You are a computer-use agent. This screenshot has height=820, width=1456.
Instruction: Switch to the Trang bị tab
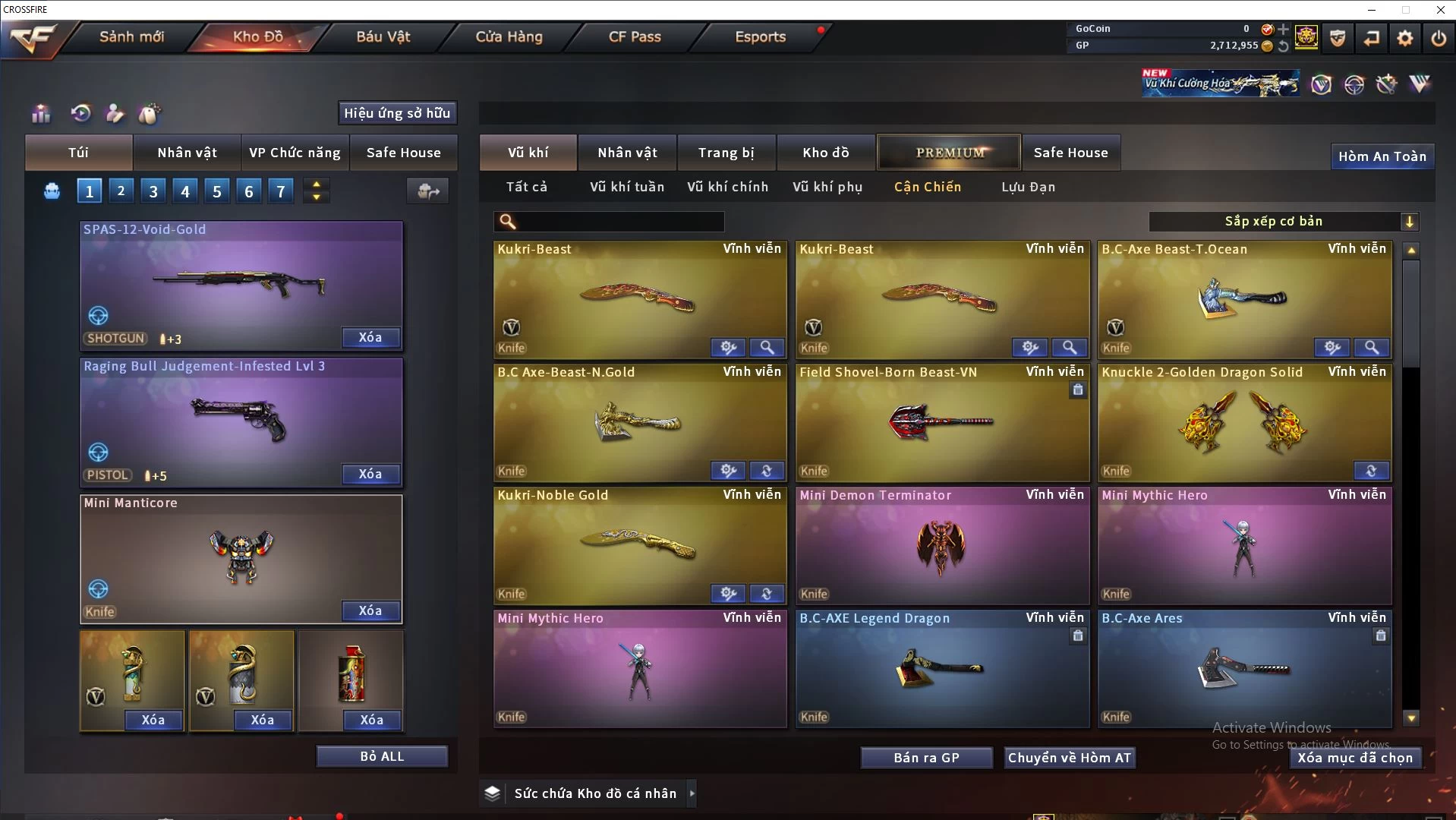726,153
